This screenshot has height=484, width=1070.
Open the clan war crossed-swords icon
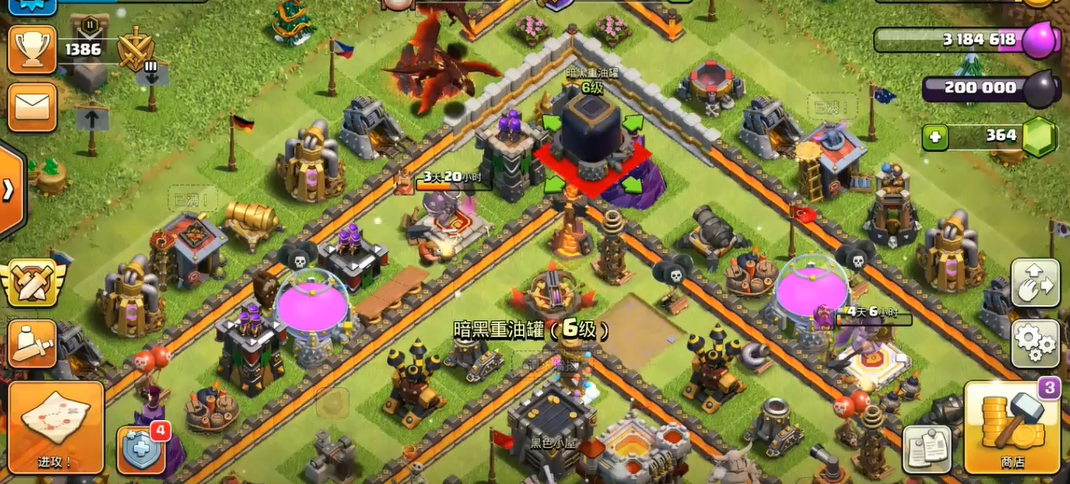coord(31,283)
